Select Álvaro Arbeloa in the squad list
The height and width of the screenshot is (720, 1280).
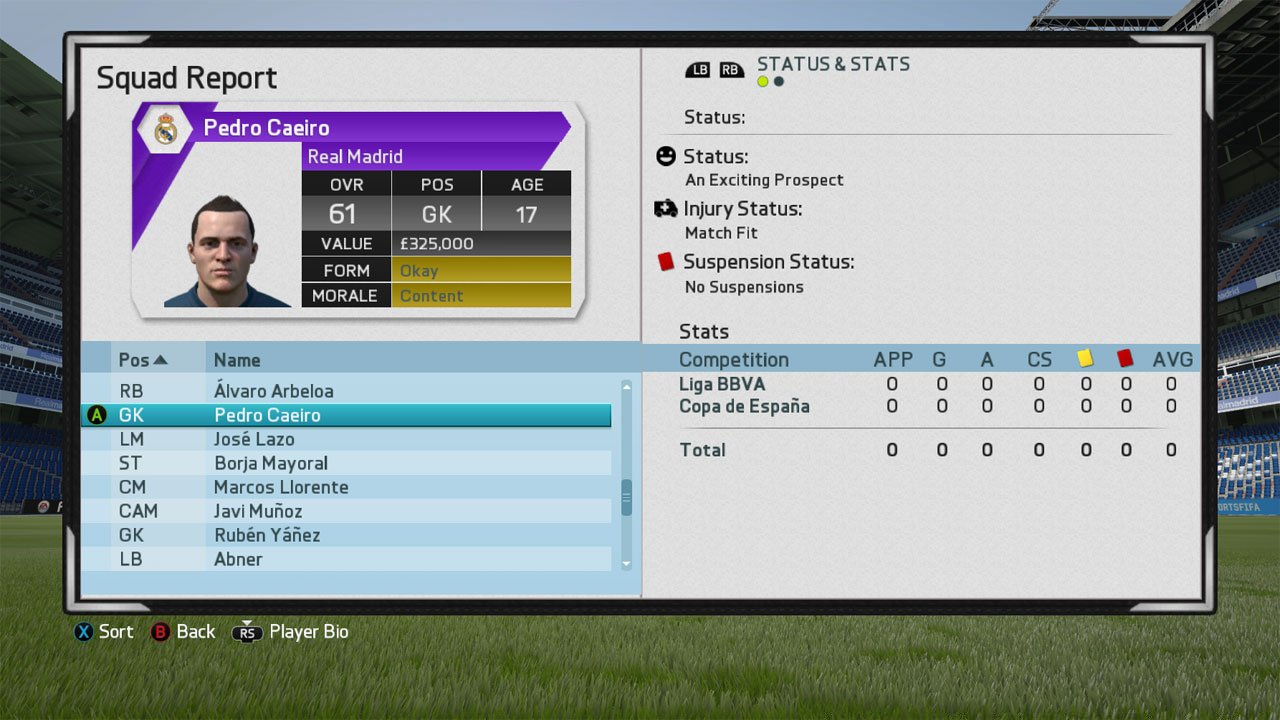click(x=273, y=391)
